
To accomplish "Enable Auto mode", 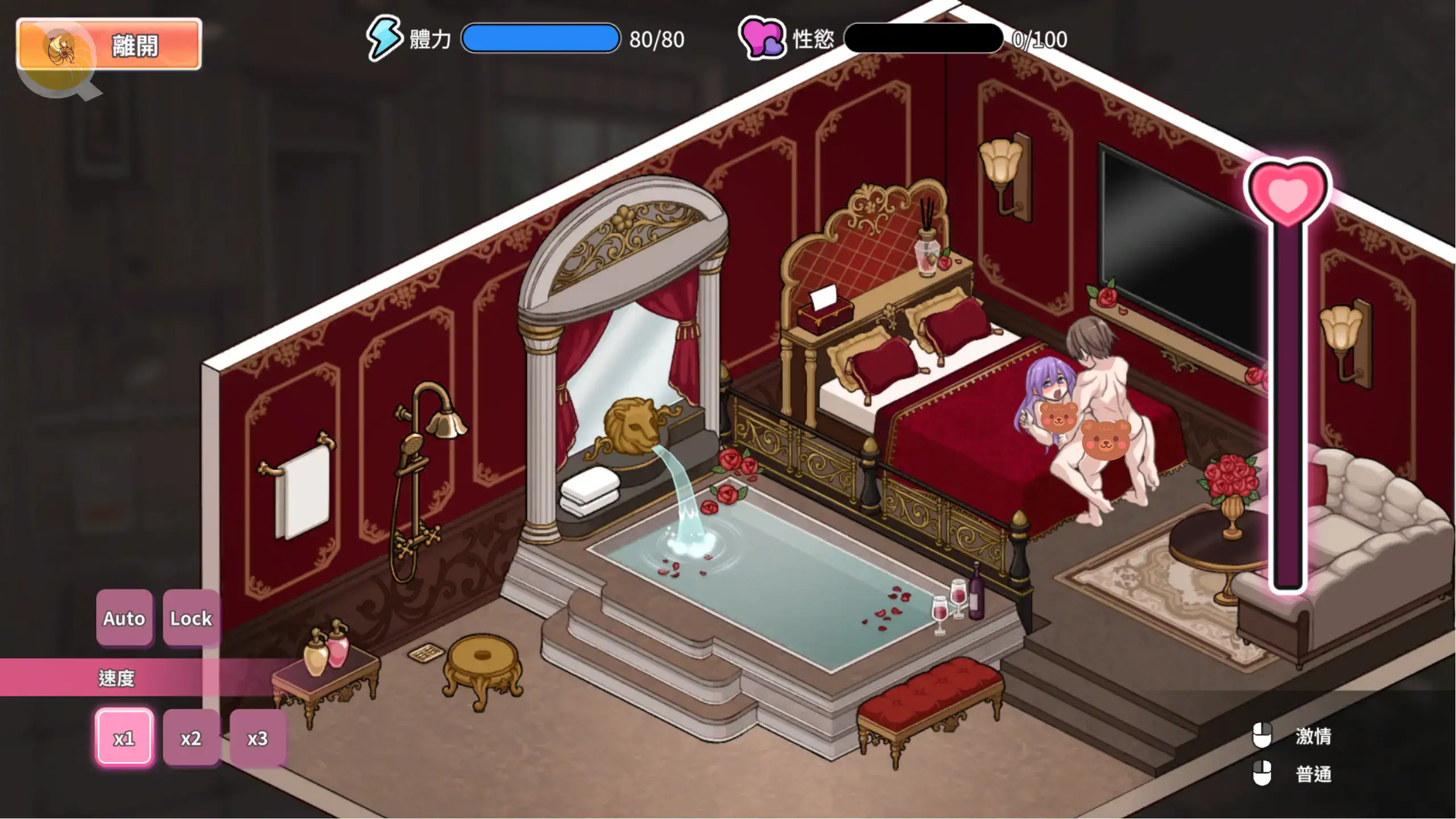I will pyautogui.click(x=124, y=618).
